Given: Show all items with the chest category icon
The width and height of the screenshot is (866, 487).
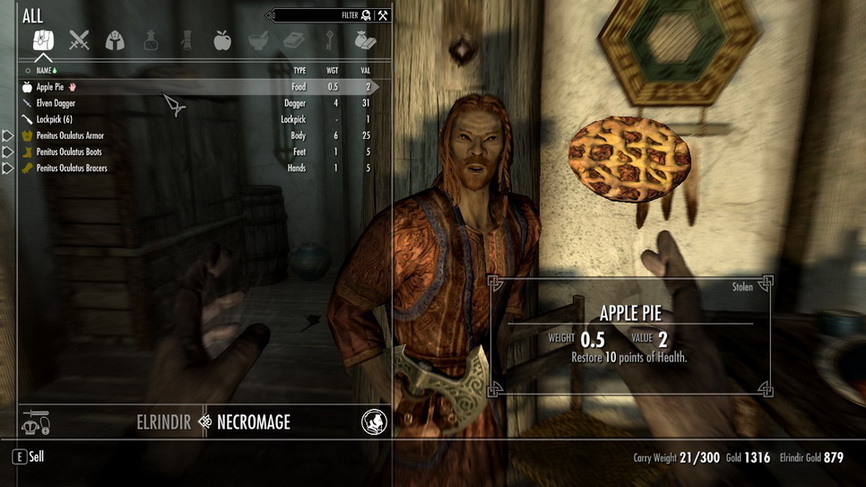Looking at the screenshot, I should pos(44,41).
